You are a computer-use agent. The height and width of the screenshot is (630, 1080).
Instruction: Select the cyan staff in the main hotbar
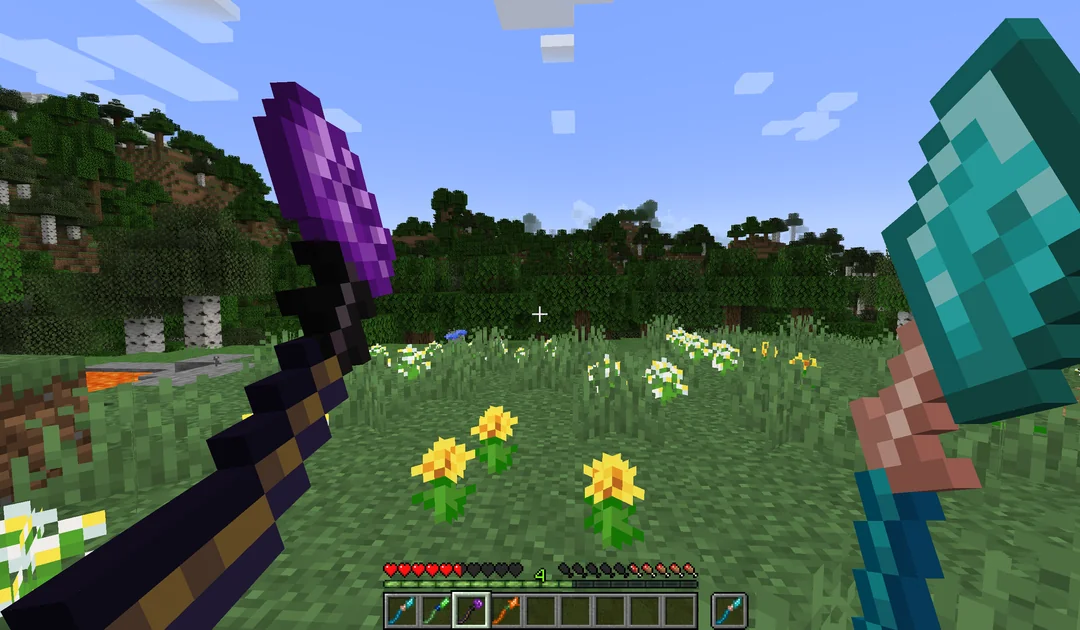(x=401, y=609)
